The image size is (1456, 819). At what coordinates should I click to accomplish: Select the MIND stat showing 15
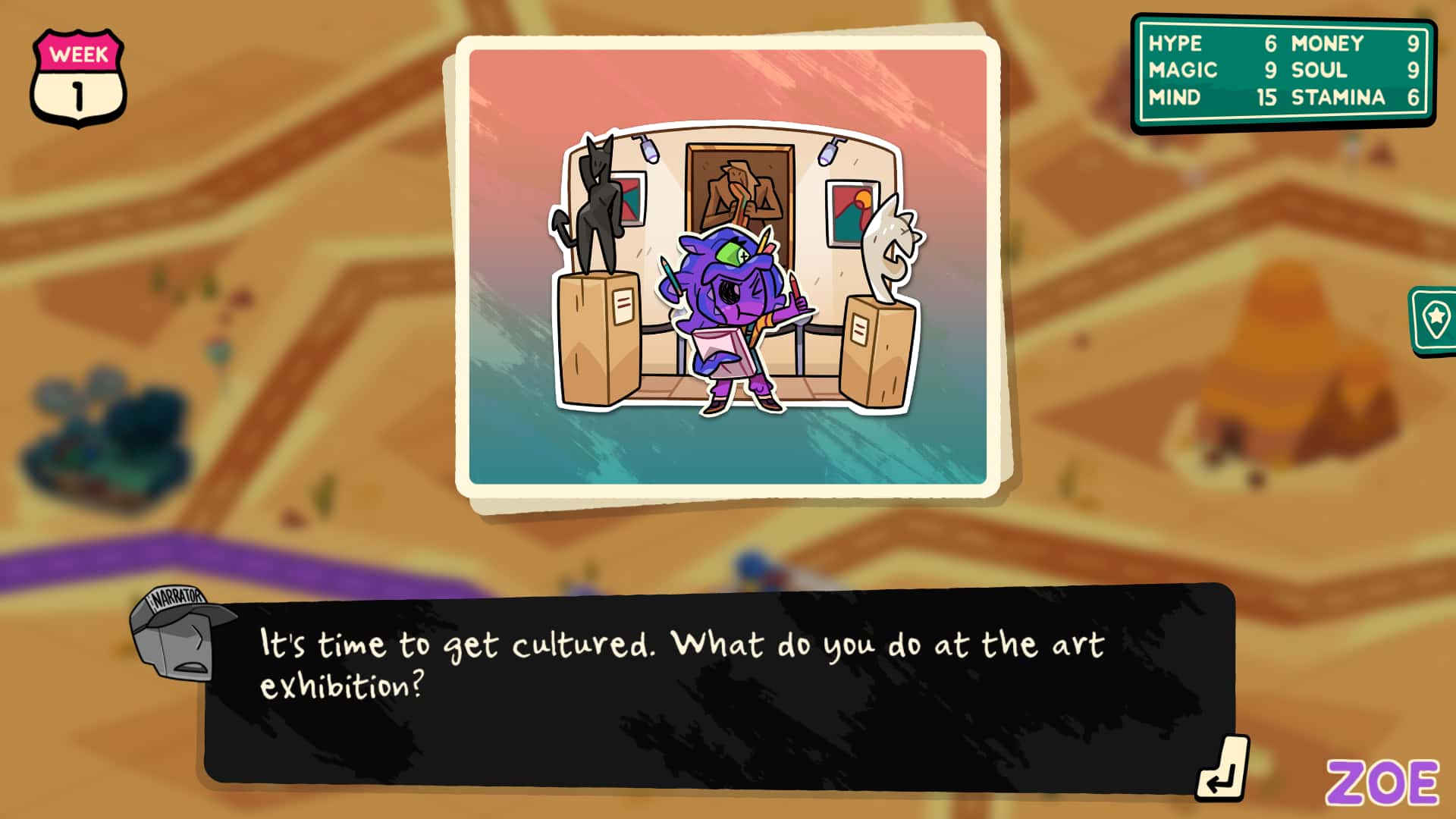point(1198,97)
